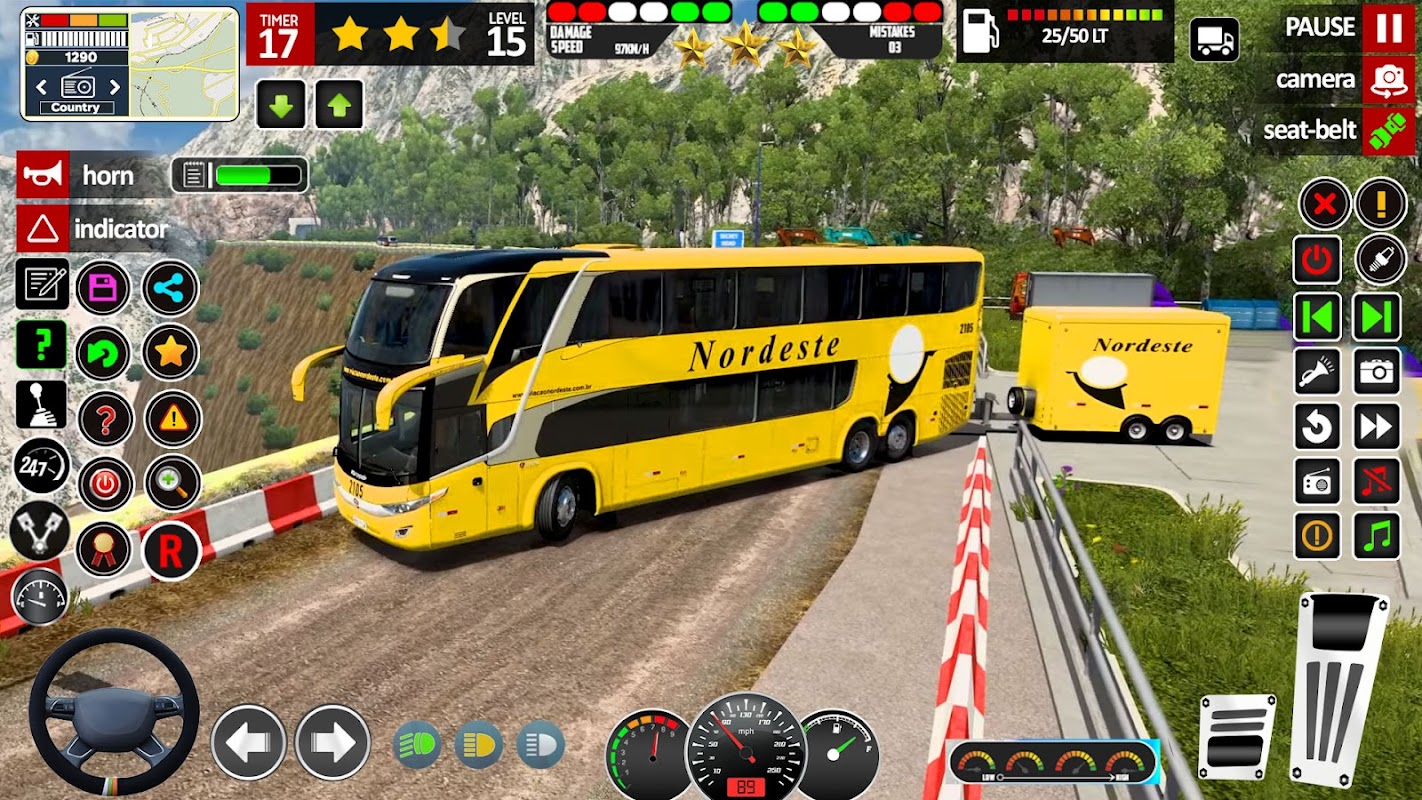The width and height of the screenshot is (1422, 800).
Task: Sound the horn
Action: click(x=43, y=176)
